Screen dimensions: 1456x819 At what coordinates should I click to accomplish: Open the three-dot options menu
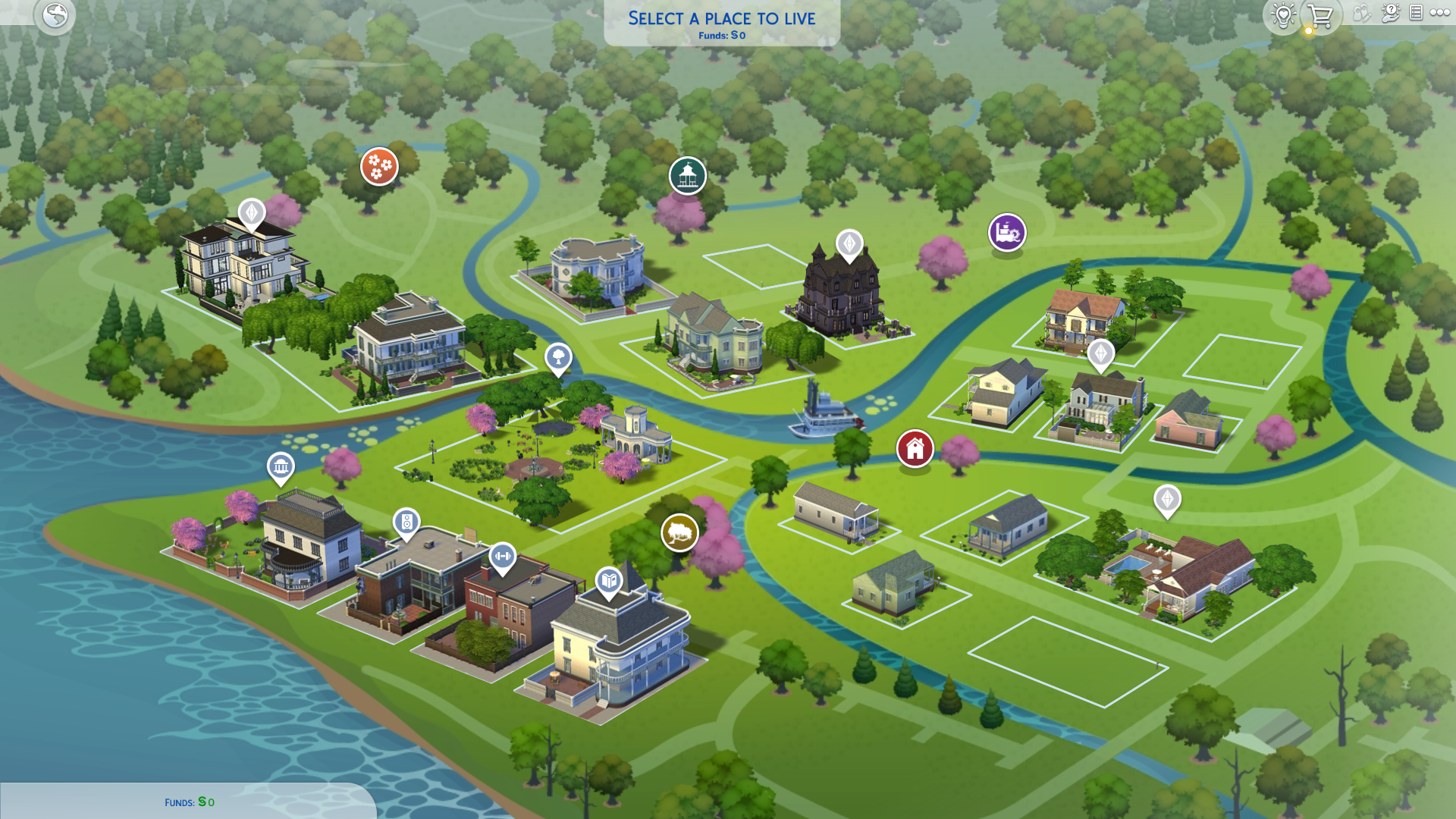[1439, 13]
